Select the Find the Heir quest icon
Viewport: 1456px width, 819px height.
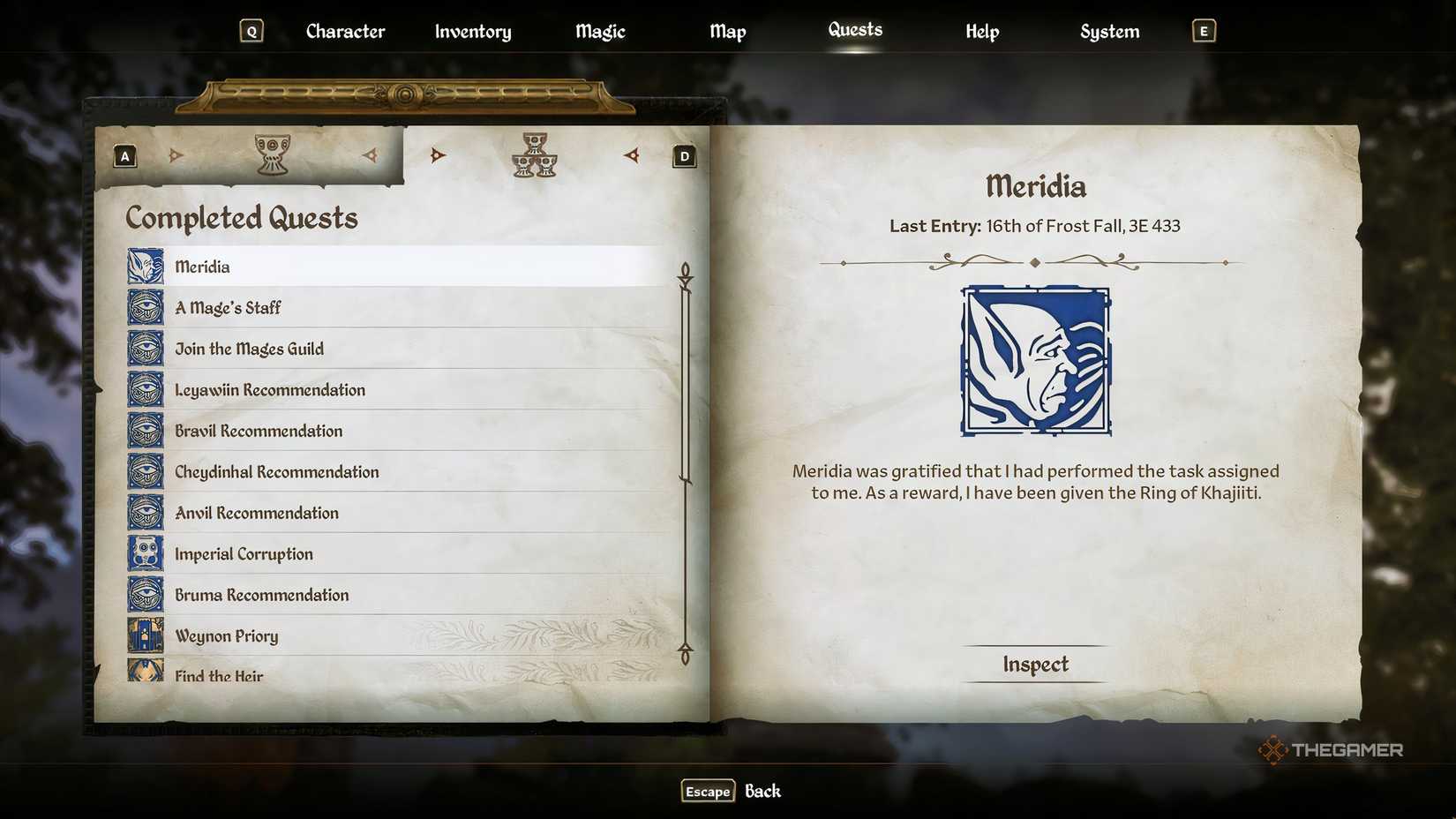[x=144, y=673]
